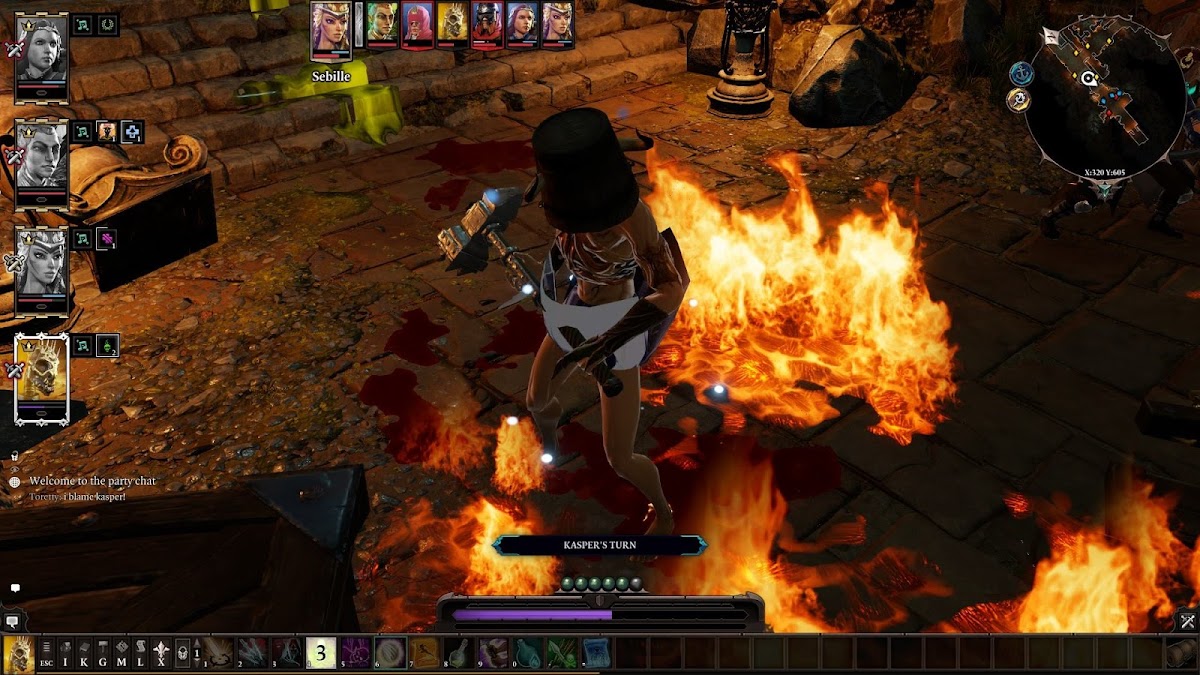Open the crafting hammer (G) button
This screenshot has height=675, width=1200.
click(103, 652)
